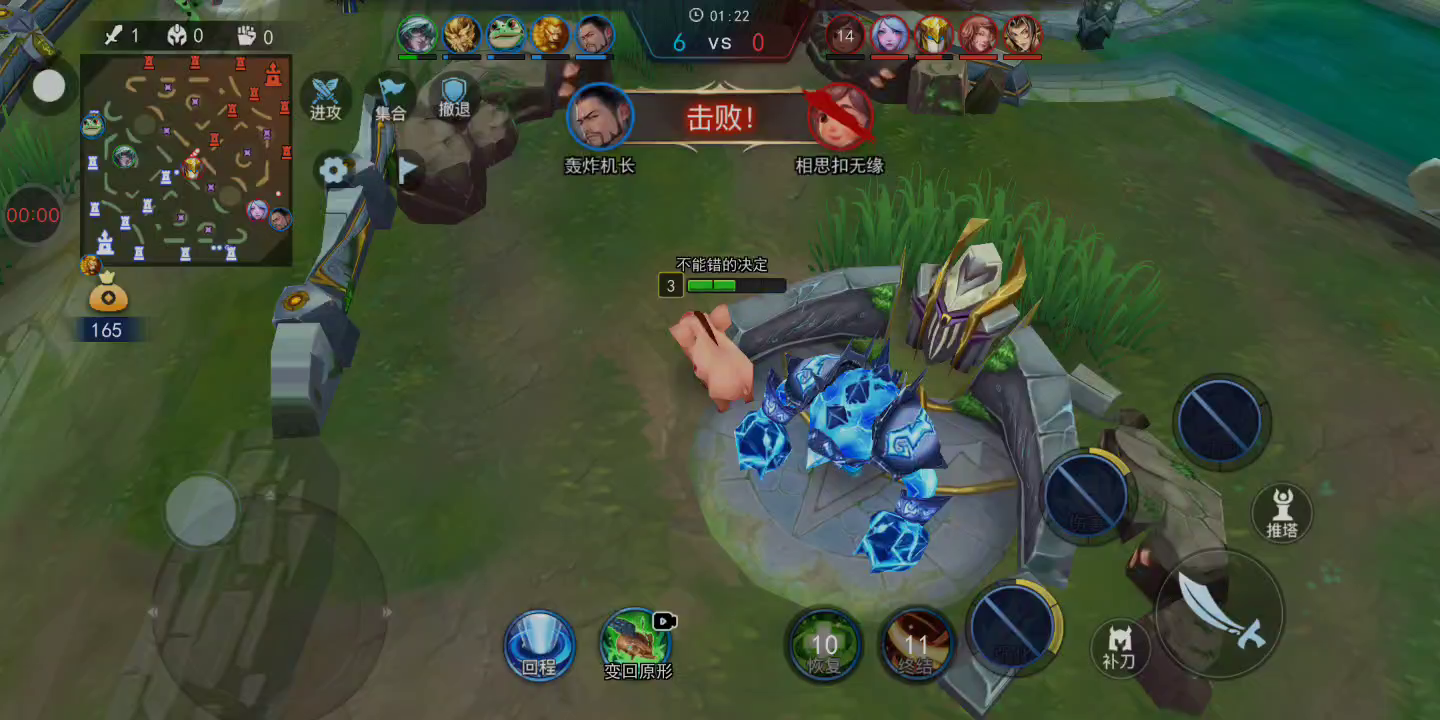Activate the 回程 recall ability
The image size is (1440, 720).
click(x=539, y=645)
